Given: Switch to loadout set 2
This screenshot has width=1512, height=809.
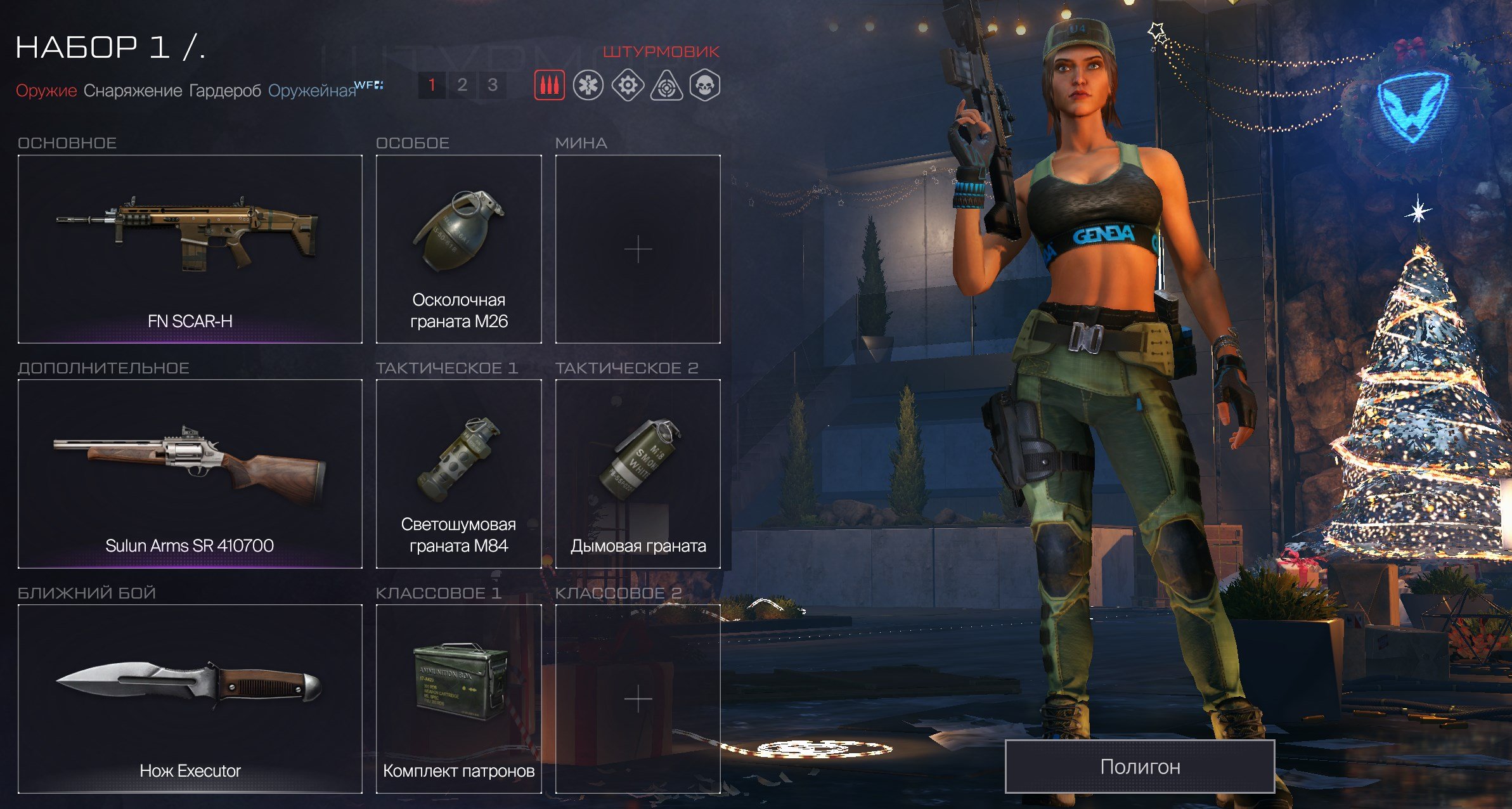Looking at the screenshot, I should pos(462,85).
